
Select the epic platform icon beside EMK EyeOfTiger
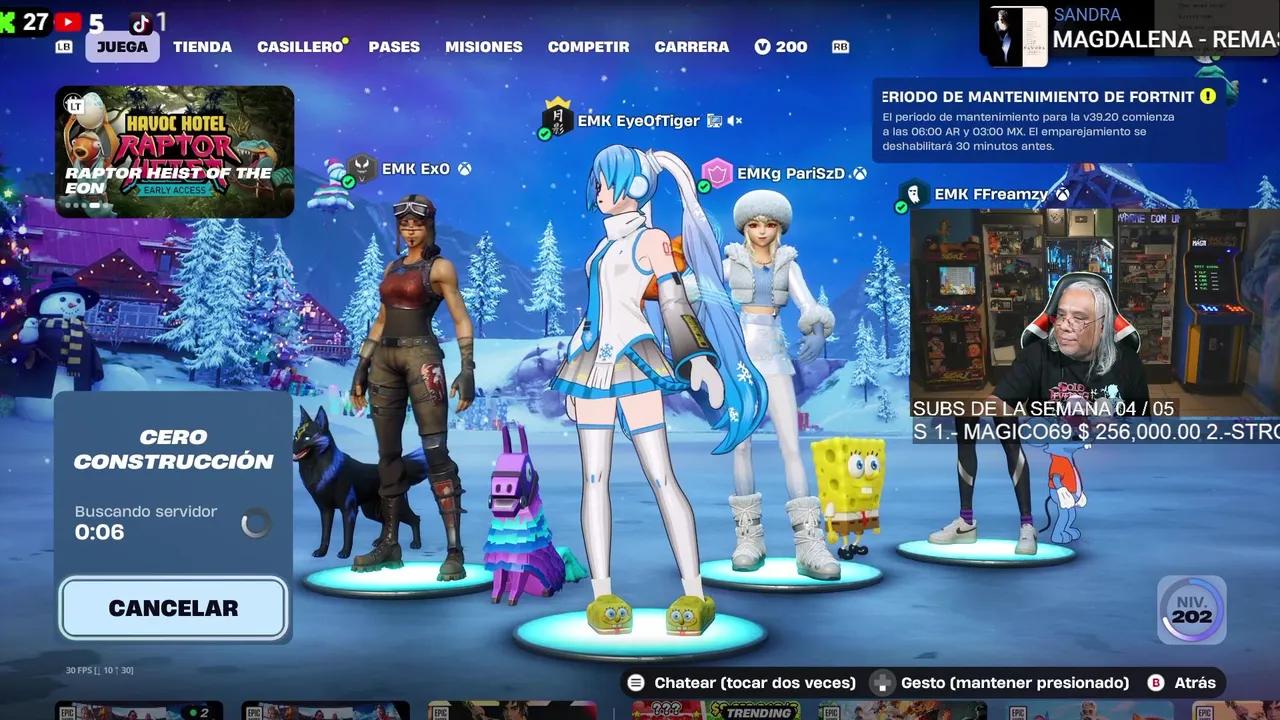tap(714, 121)
